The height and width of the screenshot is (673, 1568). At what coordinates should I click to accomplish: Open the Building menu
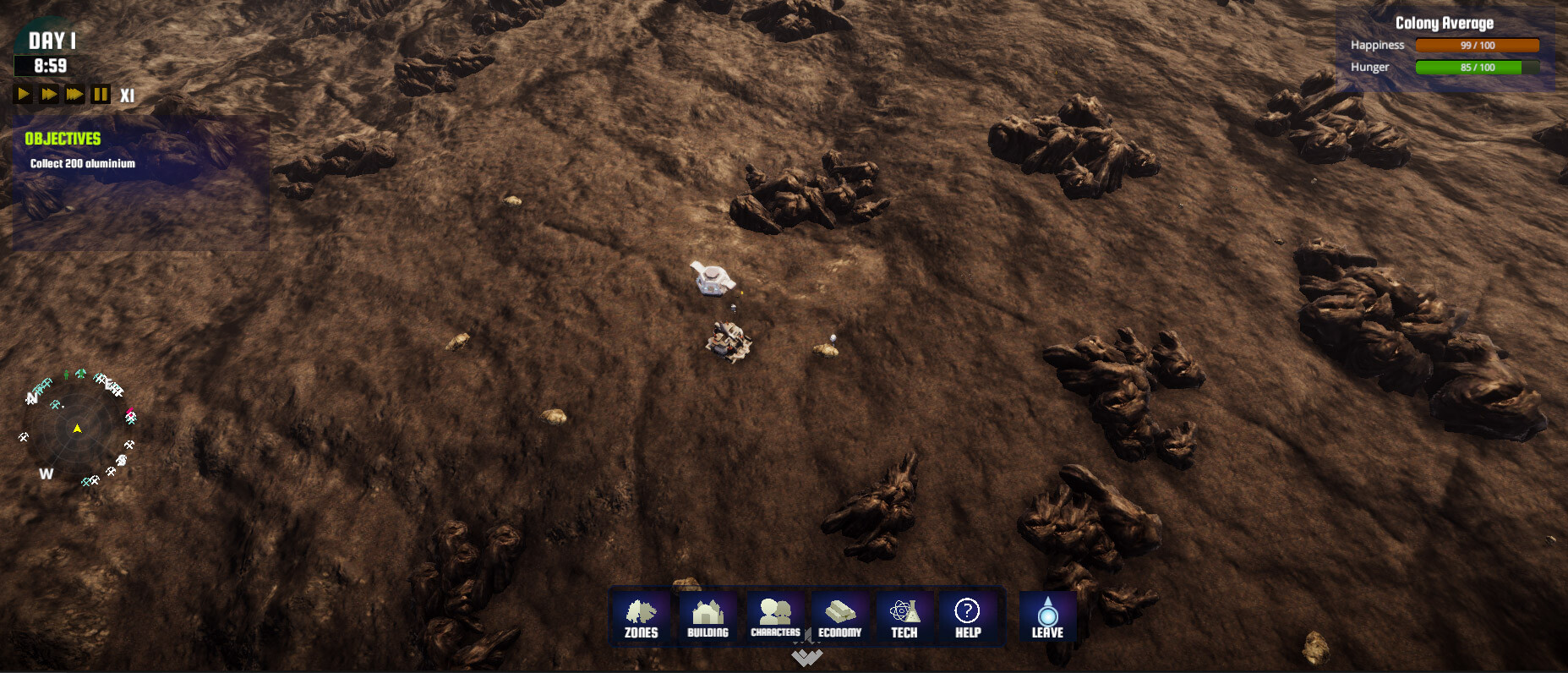click(709, 617)
